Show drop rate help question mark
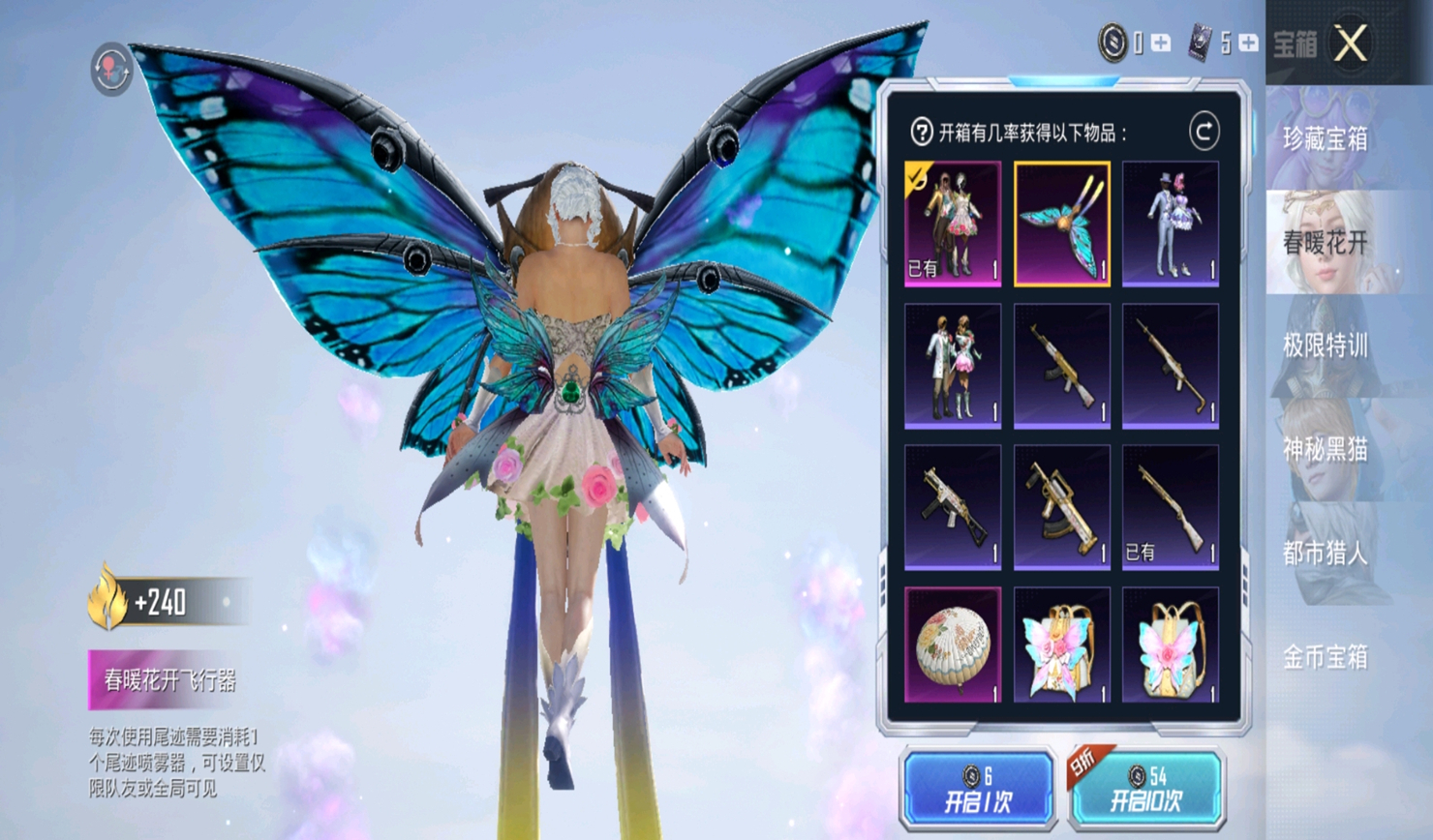Viewport: 1433px width, 840px height. (921, 133)
